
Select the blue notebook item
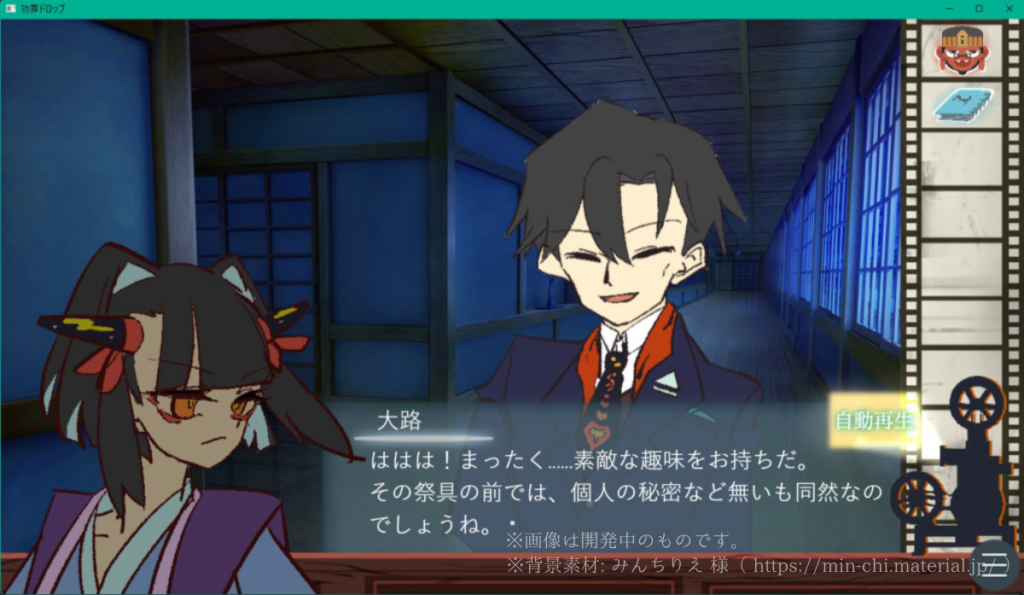tap(961, 104)
